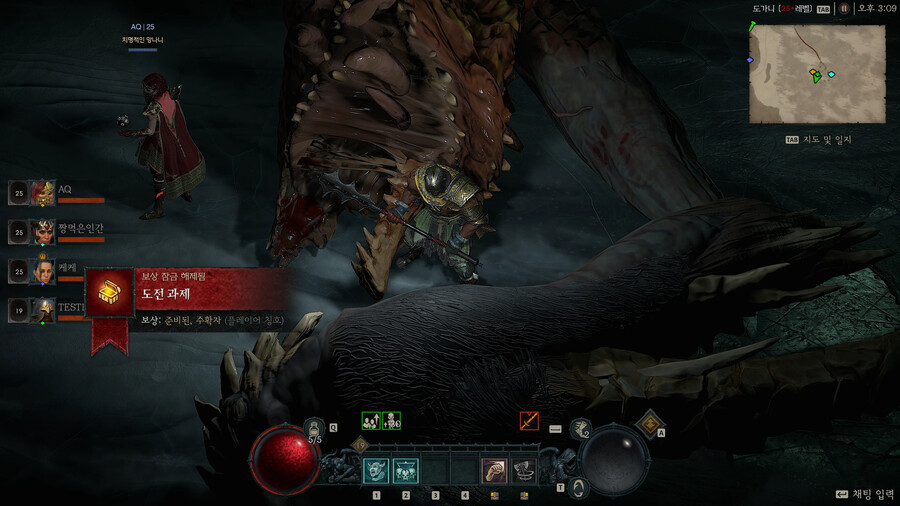Viewport: 900px width, 506px height.
Task: Use the whirlwind core skill slot
Action: pyautogui.click(x=524, y=470)
